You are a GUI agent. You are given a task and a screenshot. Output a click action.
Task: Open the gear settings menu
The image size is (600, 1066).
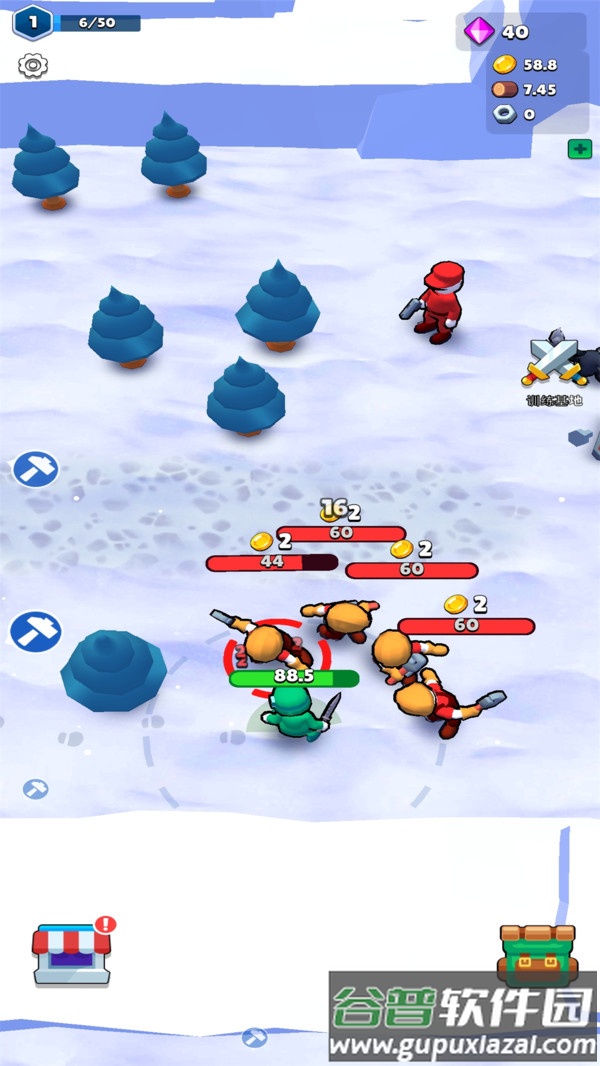pyautogui.click(x=33, y=66)
